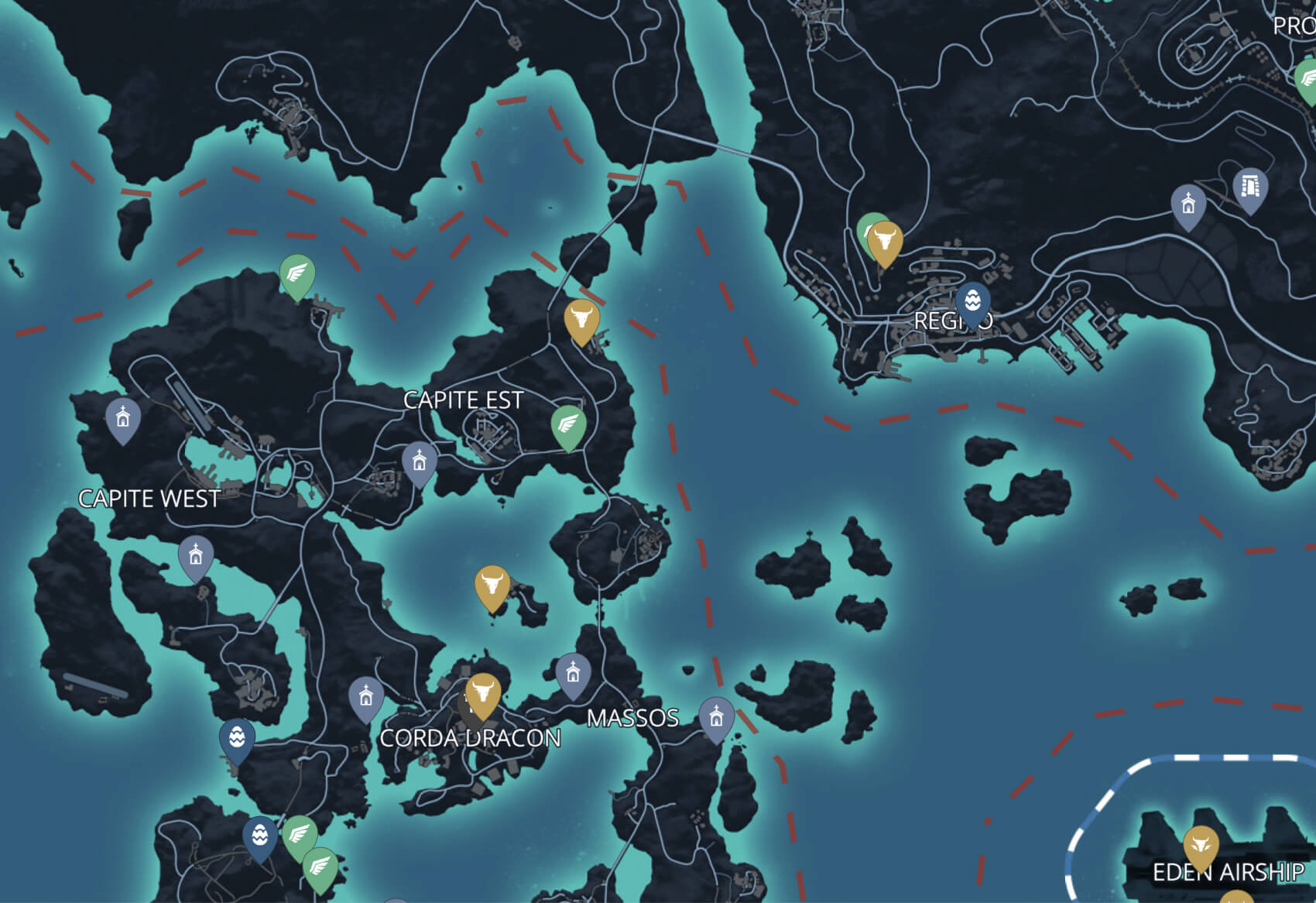Click the MASSOS region label
The height and width of the screenshot is (903, 1316).
633,719
